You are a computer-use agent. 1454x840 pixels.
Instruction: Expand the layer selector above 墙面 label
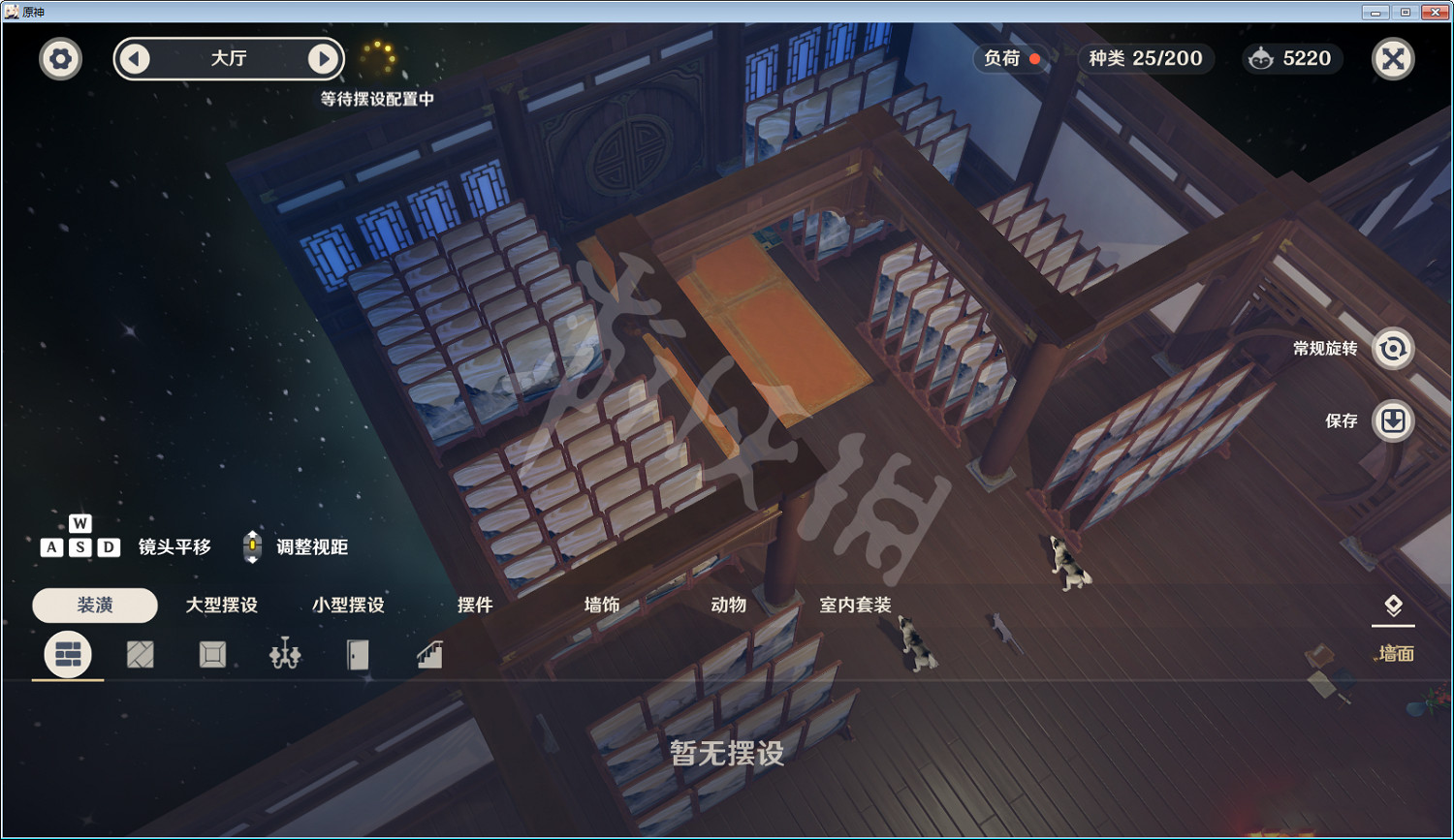(x=1393, y=605)
